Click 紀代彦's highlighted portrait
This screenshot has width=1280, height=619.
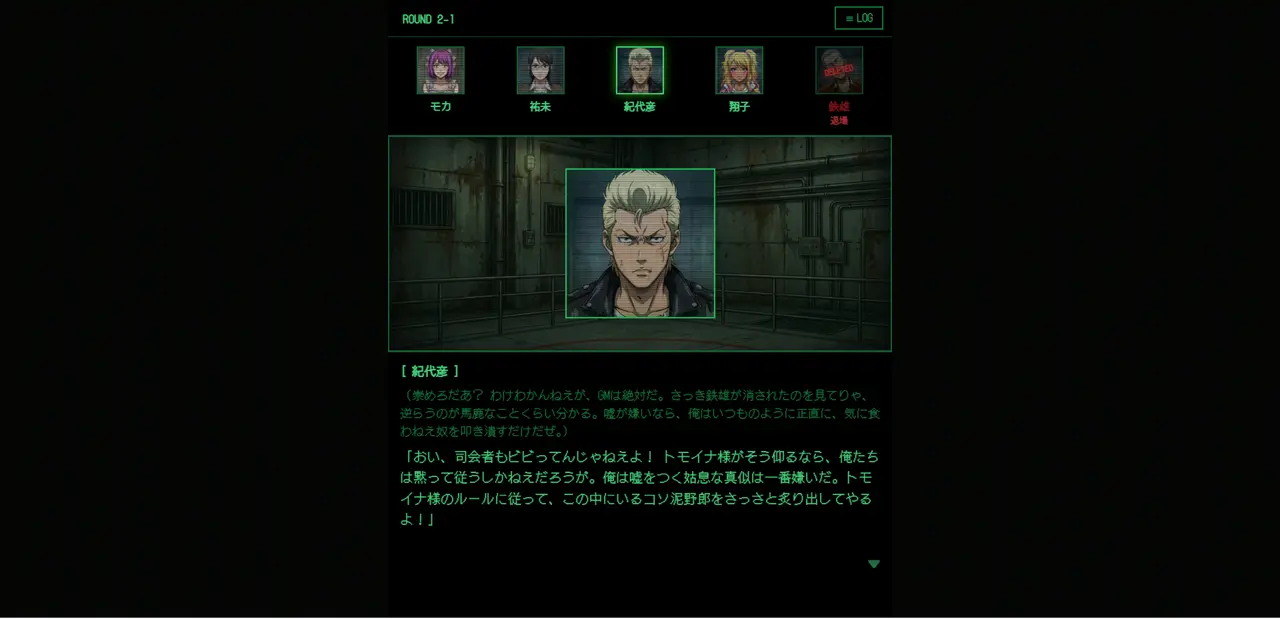pos(640,70)
